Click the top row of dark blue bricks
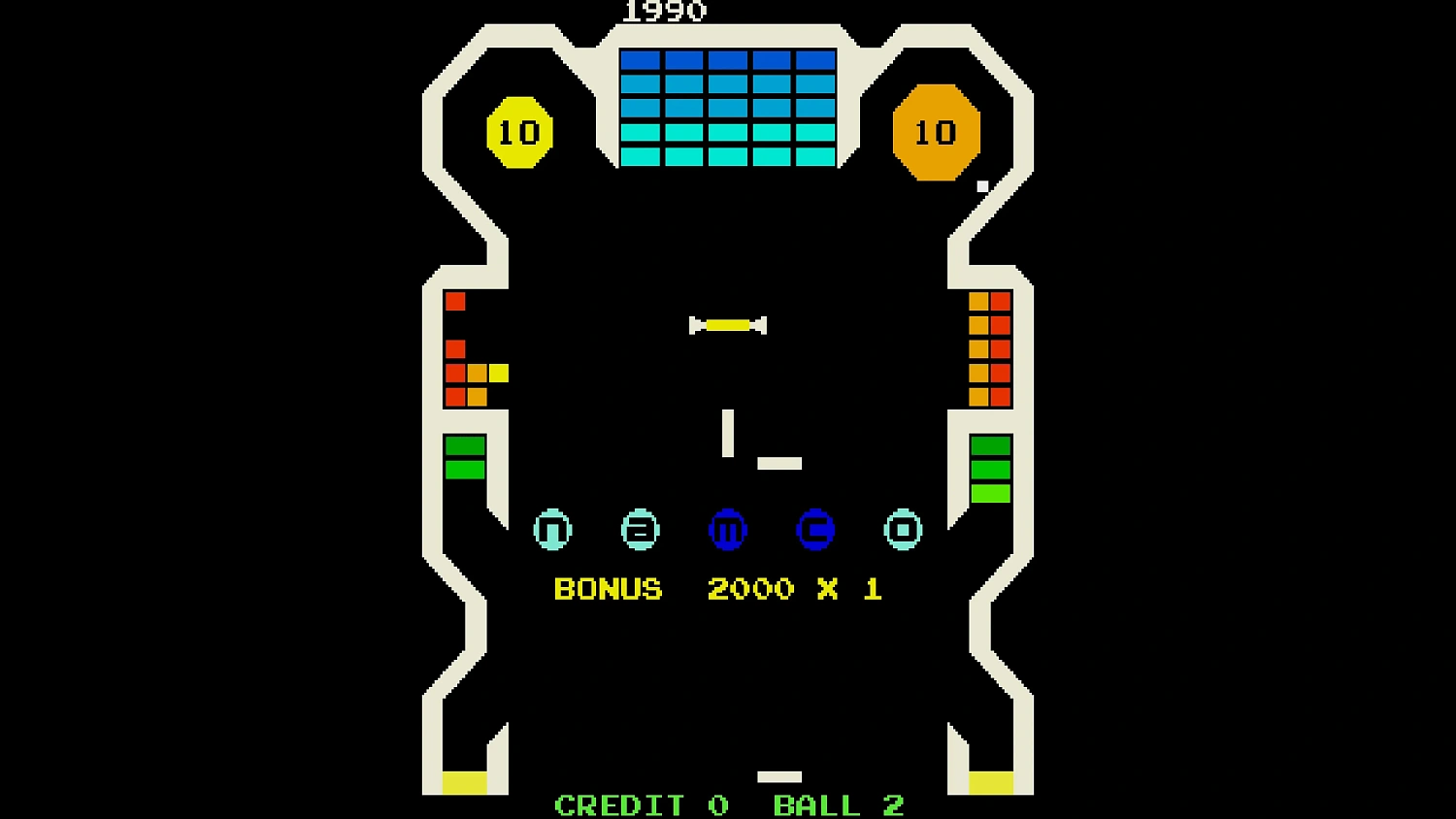The width and height of the screenshot is (1456, 819). click(x=726, y=60)
